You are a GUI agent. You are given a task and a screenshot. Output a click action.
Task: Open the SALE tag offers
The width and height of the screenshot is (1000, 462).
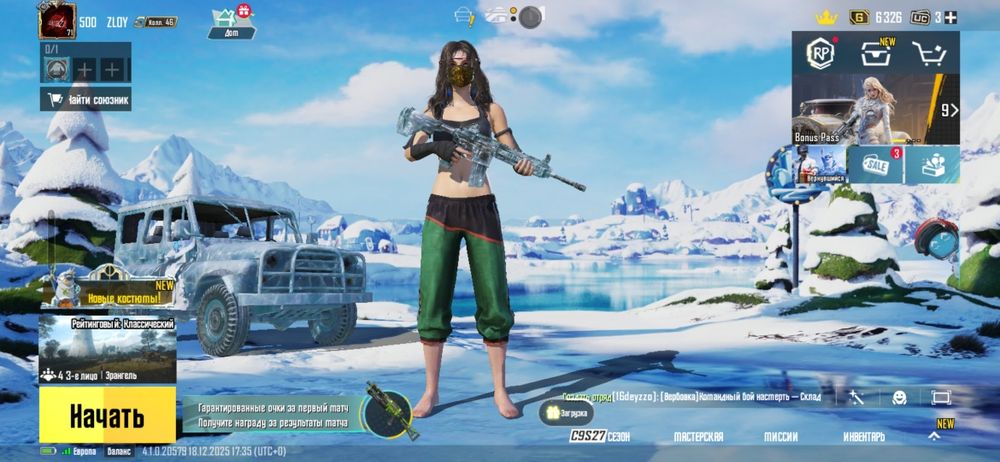click(875, 165)
